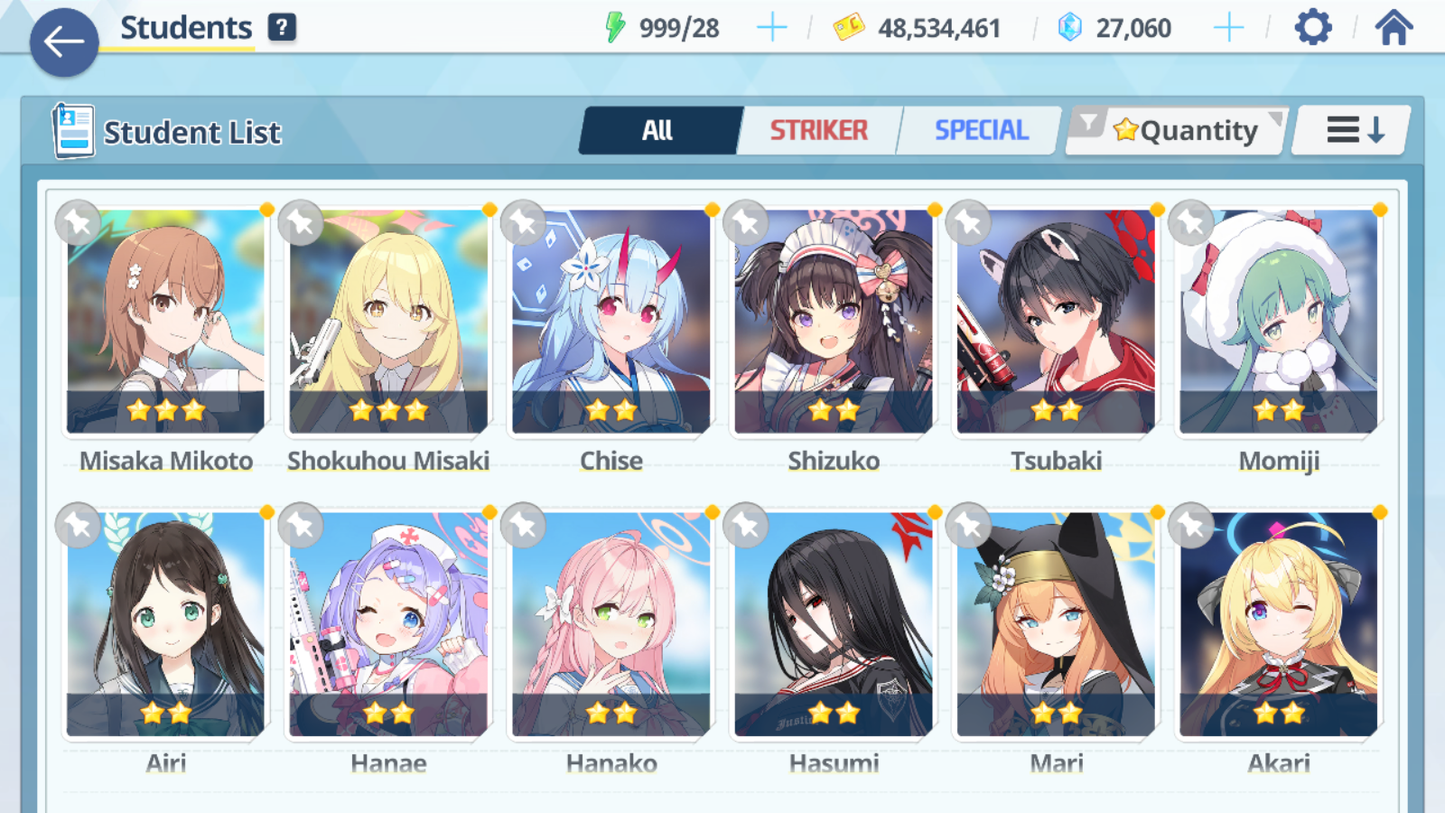
Task: Switch to the STRIKER tab
Action: [x=818, y=130]
